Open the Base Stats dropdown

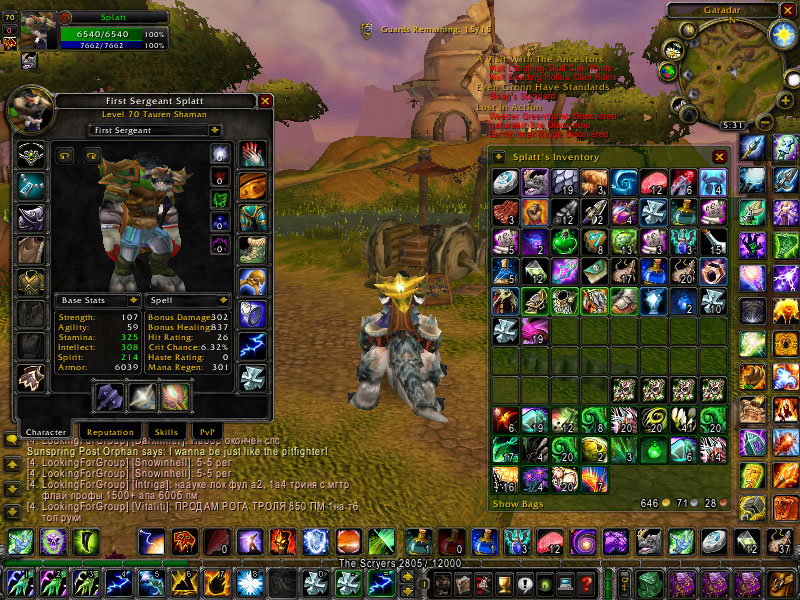tap(97, 300)
